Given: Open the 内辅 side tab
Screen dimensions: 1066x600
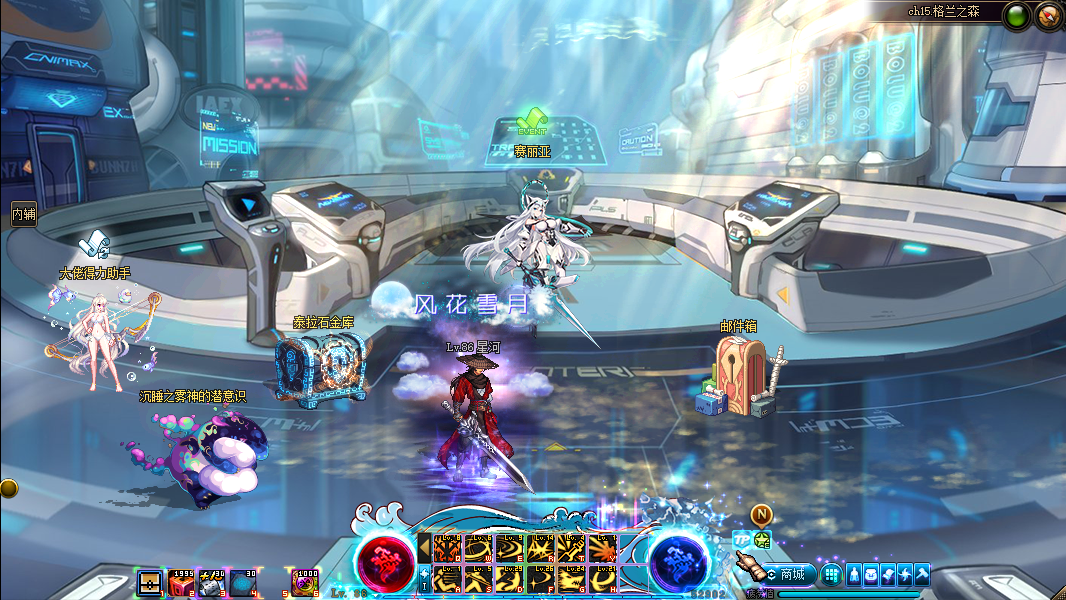Looking at the screenshot, I should coord(23,214).
